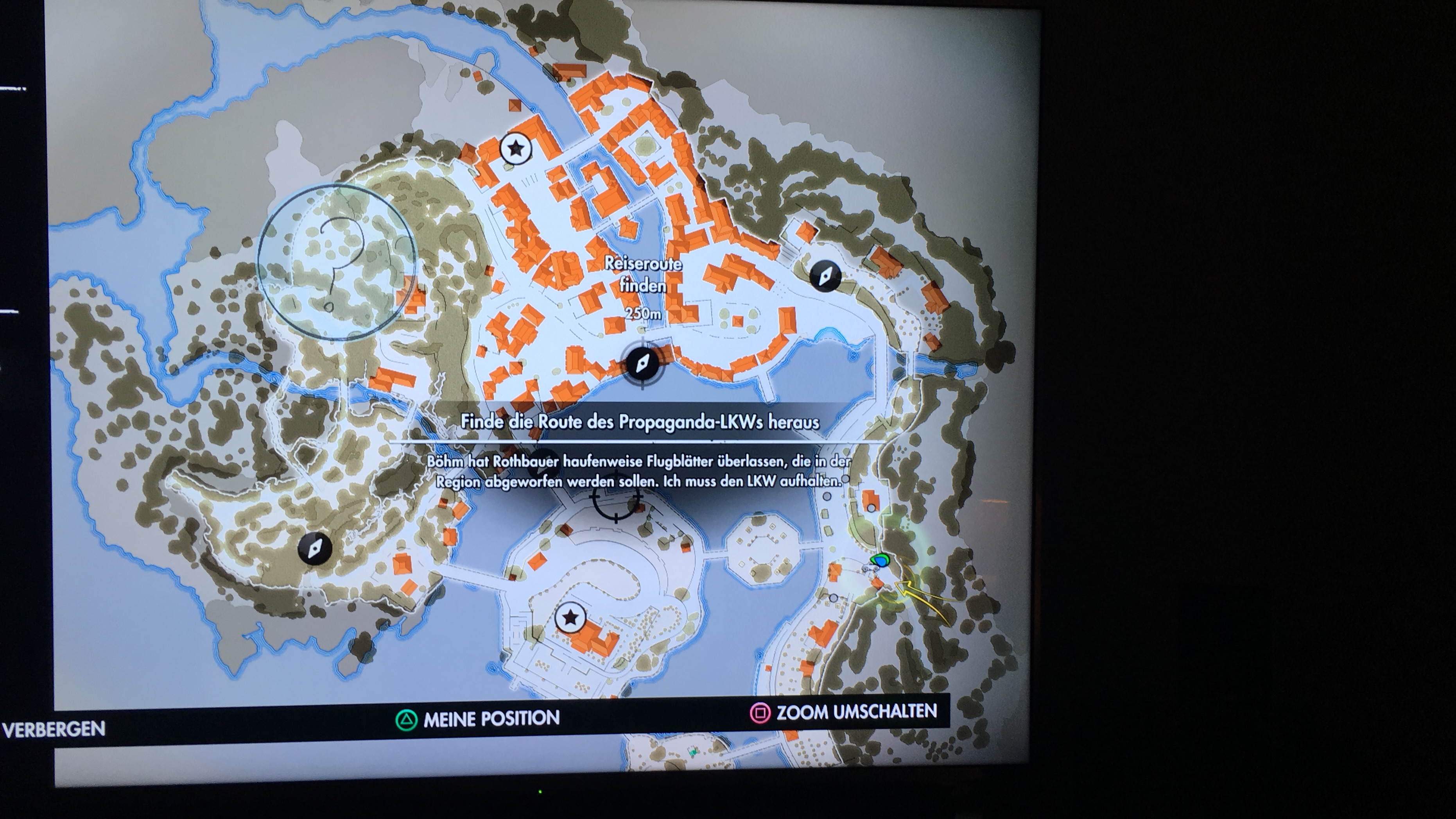Select the compass marker in the southwestern forest
The width and height of the screenshot is (1456, 819).
[315, 548]
